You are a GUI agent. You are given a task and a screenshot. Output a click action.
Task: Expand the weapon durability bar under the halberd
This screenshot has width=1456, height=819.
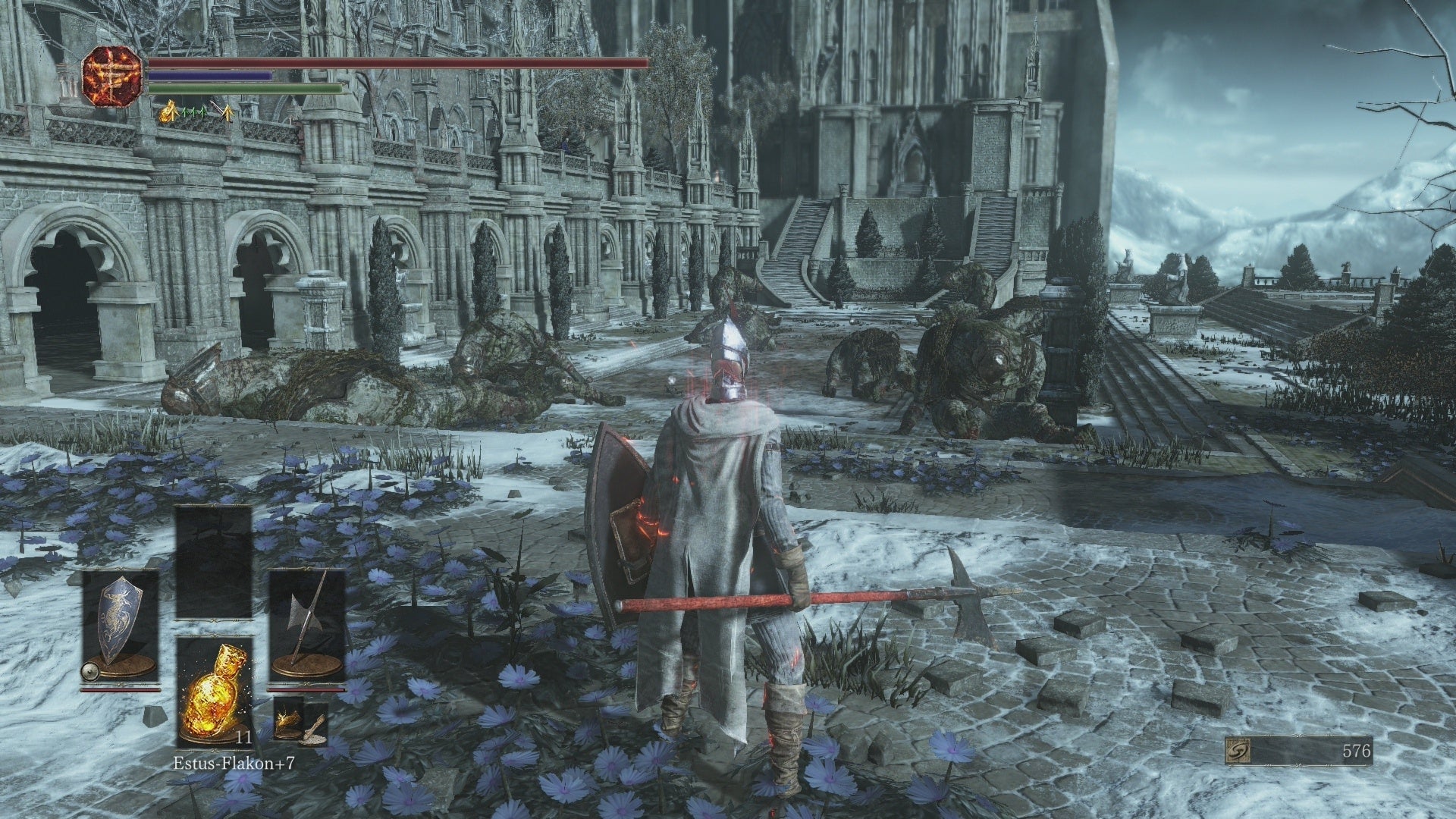pyautogui.click(x=304, y=689)
